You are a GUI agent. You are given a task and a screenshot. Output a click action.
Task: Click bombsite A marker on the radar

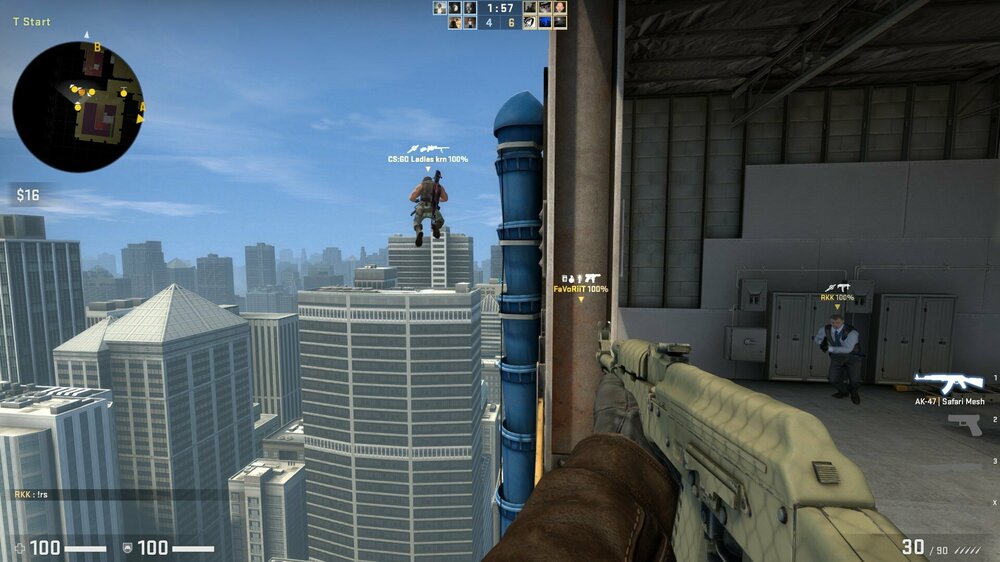pyautogui.click(x=142, y=107)
